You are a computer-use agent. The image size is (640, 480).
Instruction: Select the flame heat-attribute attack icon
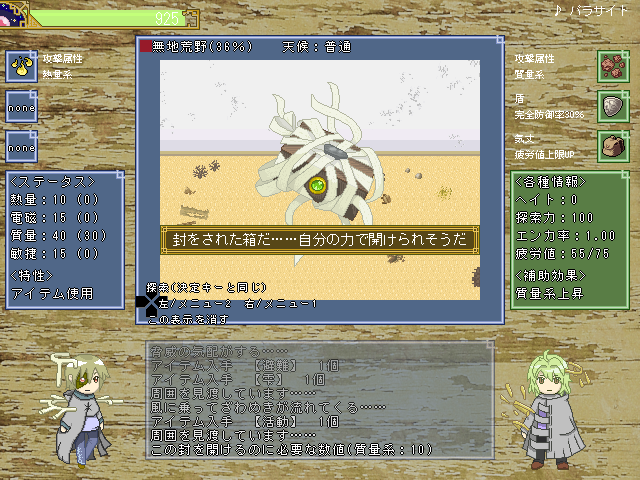click(x=22, y=66)
